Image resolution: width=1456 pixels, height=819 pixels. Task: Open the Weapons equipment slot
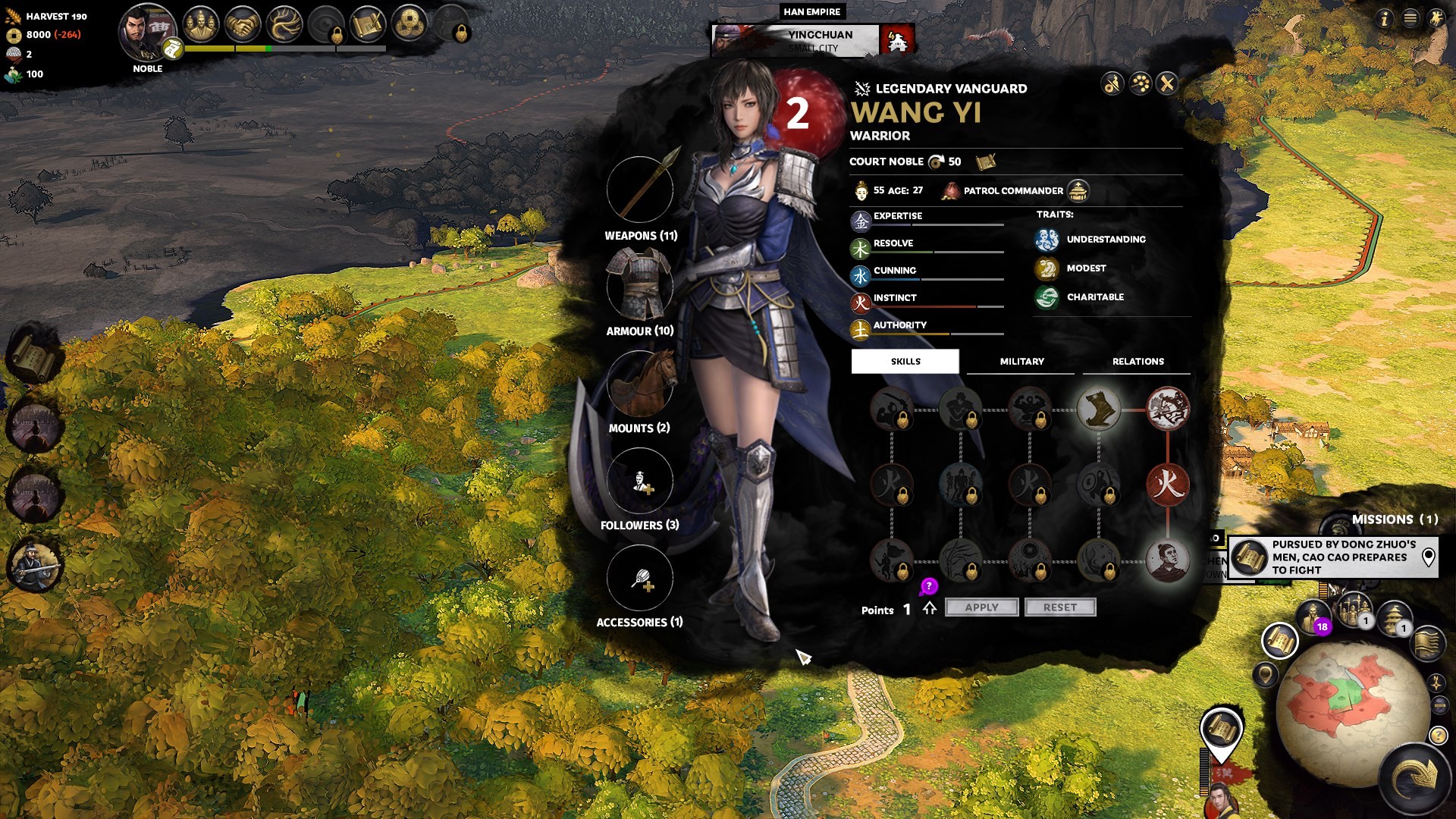pyautogui.click(x=640, y=190)
